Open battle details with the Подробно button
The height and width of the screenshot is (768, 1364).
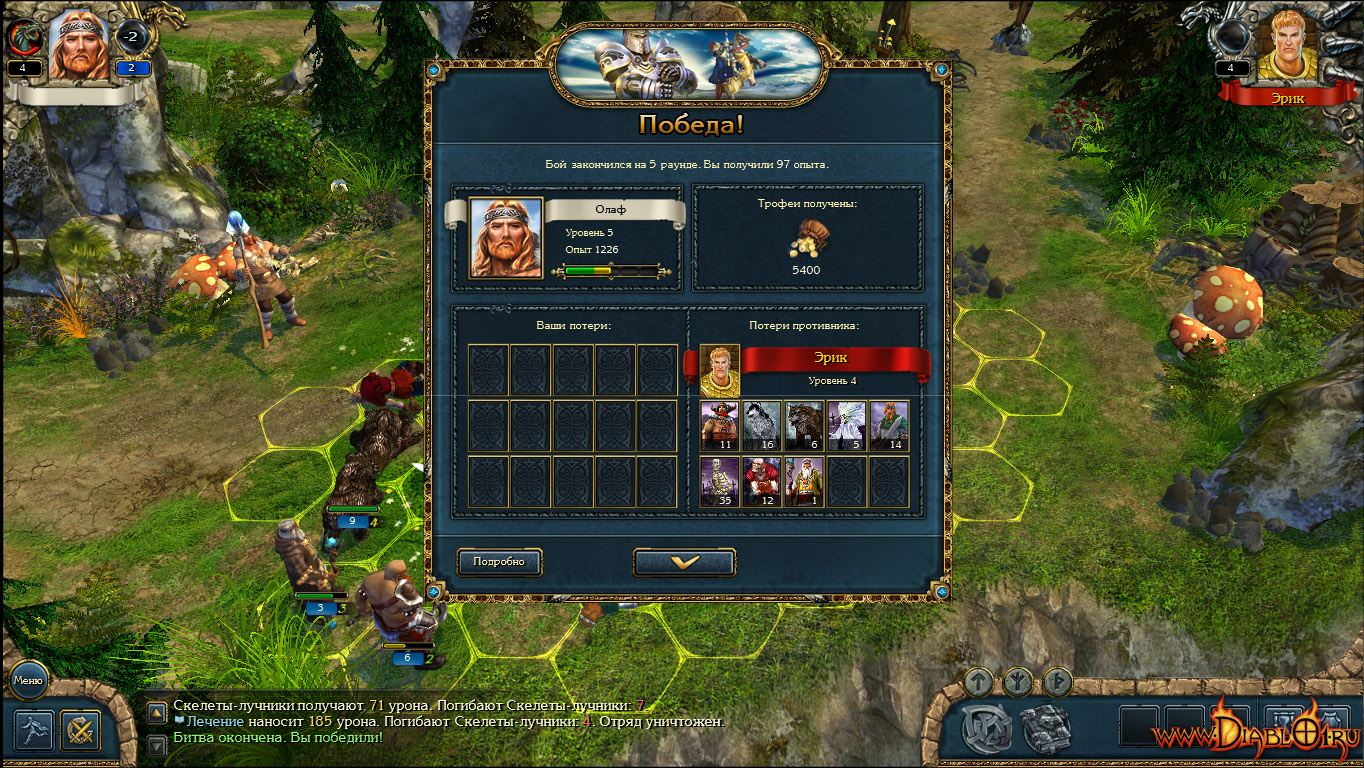500,562
